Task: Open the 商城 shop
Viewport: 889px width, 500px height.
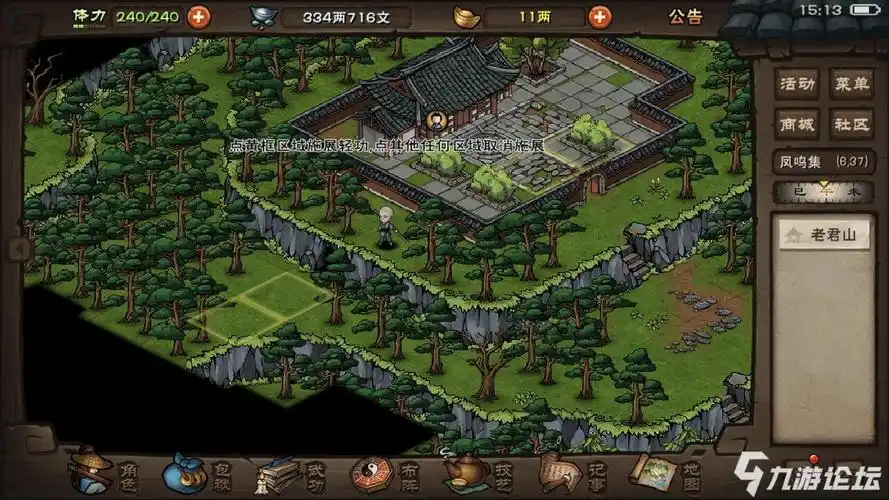Action: pos(796,124)
